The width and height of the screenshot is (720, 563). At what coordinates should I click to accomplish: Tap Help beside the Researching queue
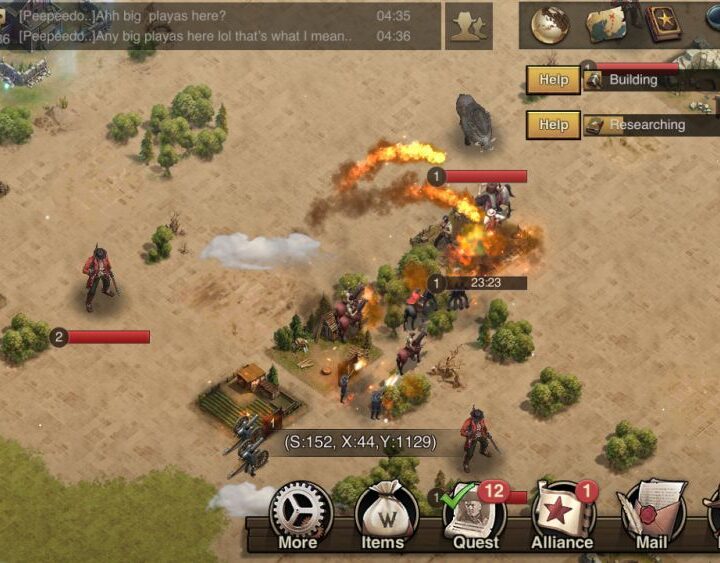click(x=553, y=125)
